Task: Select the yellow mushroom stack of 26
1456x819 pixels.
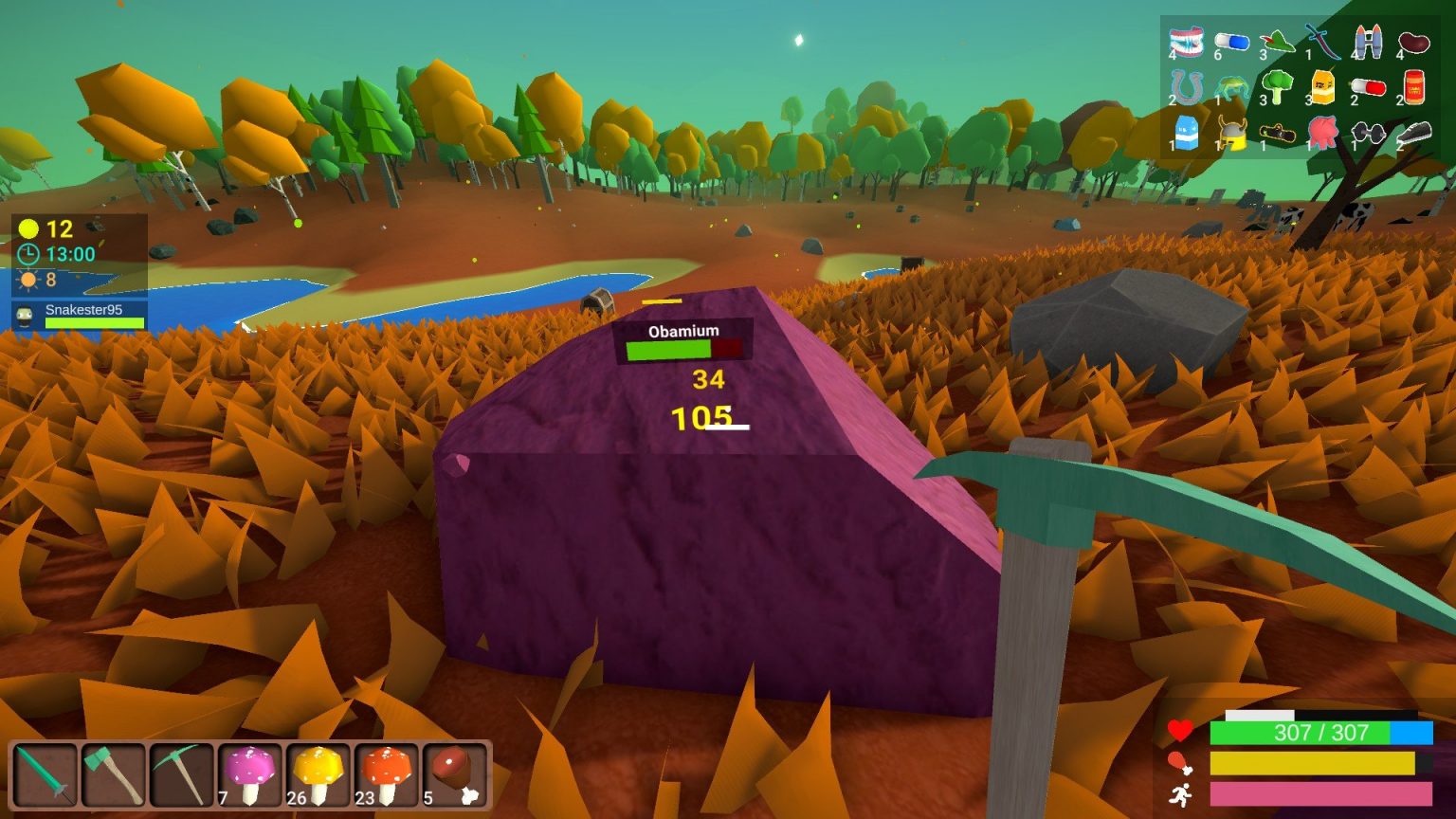Action: coord(317,775)
